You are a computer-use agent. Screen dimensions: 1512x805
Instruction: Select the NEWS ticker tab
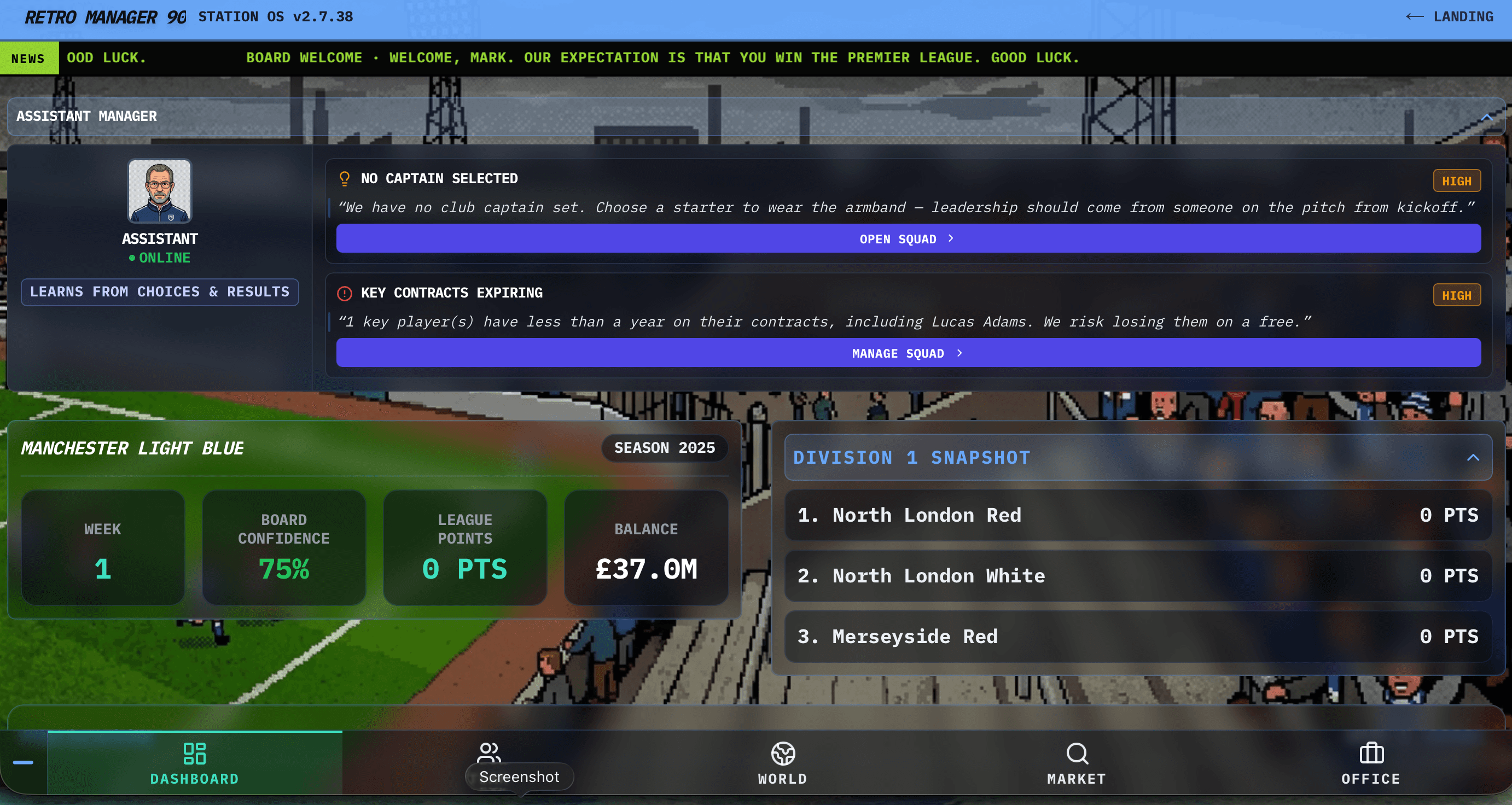[x=29, y=57]
